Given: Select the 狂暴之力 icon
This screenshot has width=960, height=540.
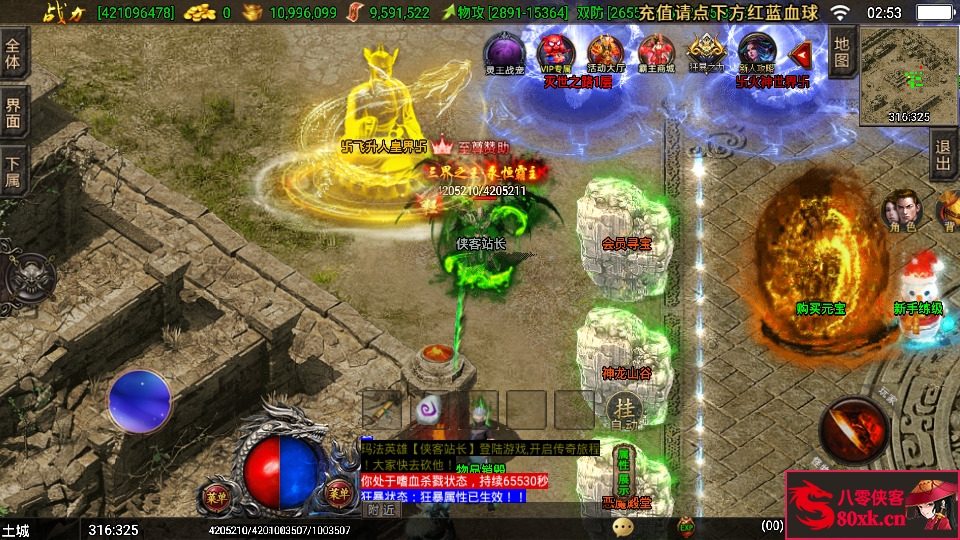Looking at the screenshot, I should coord(707,52).
